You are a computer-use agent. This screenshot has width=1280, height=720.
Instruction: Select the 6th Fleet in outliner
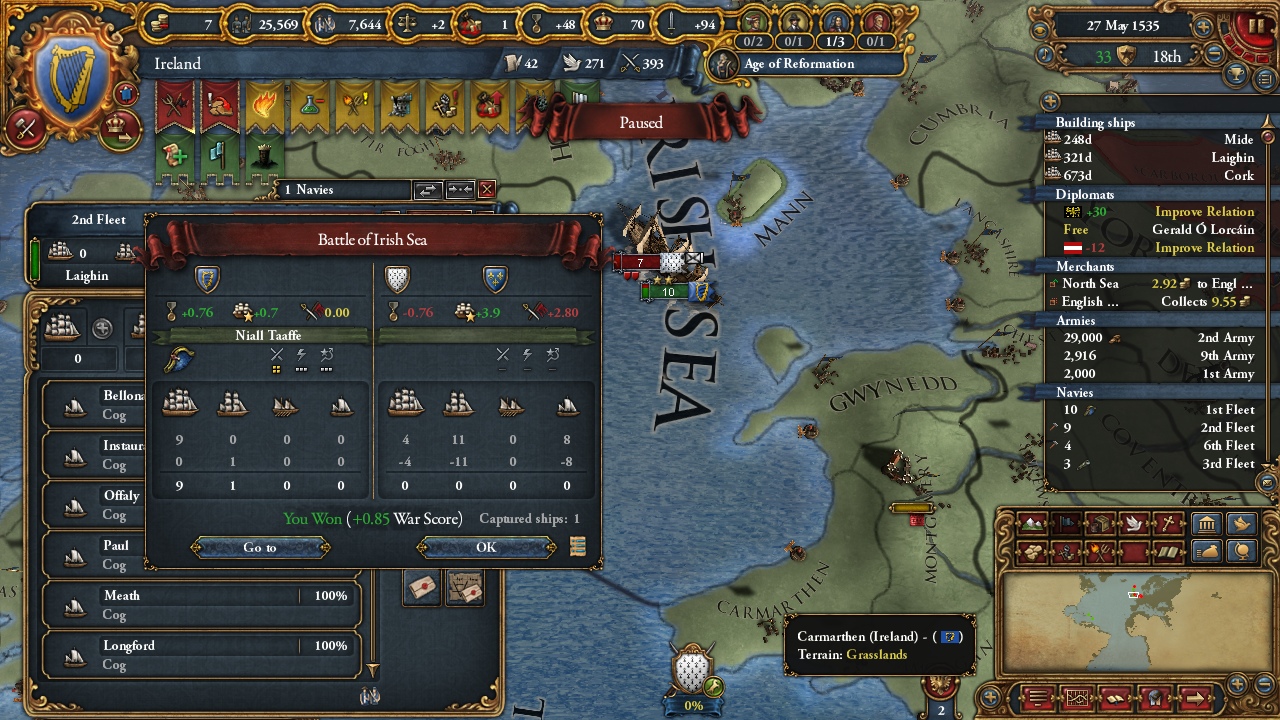coord(1157,446)
